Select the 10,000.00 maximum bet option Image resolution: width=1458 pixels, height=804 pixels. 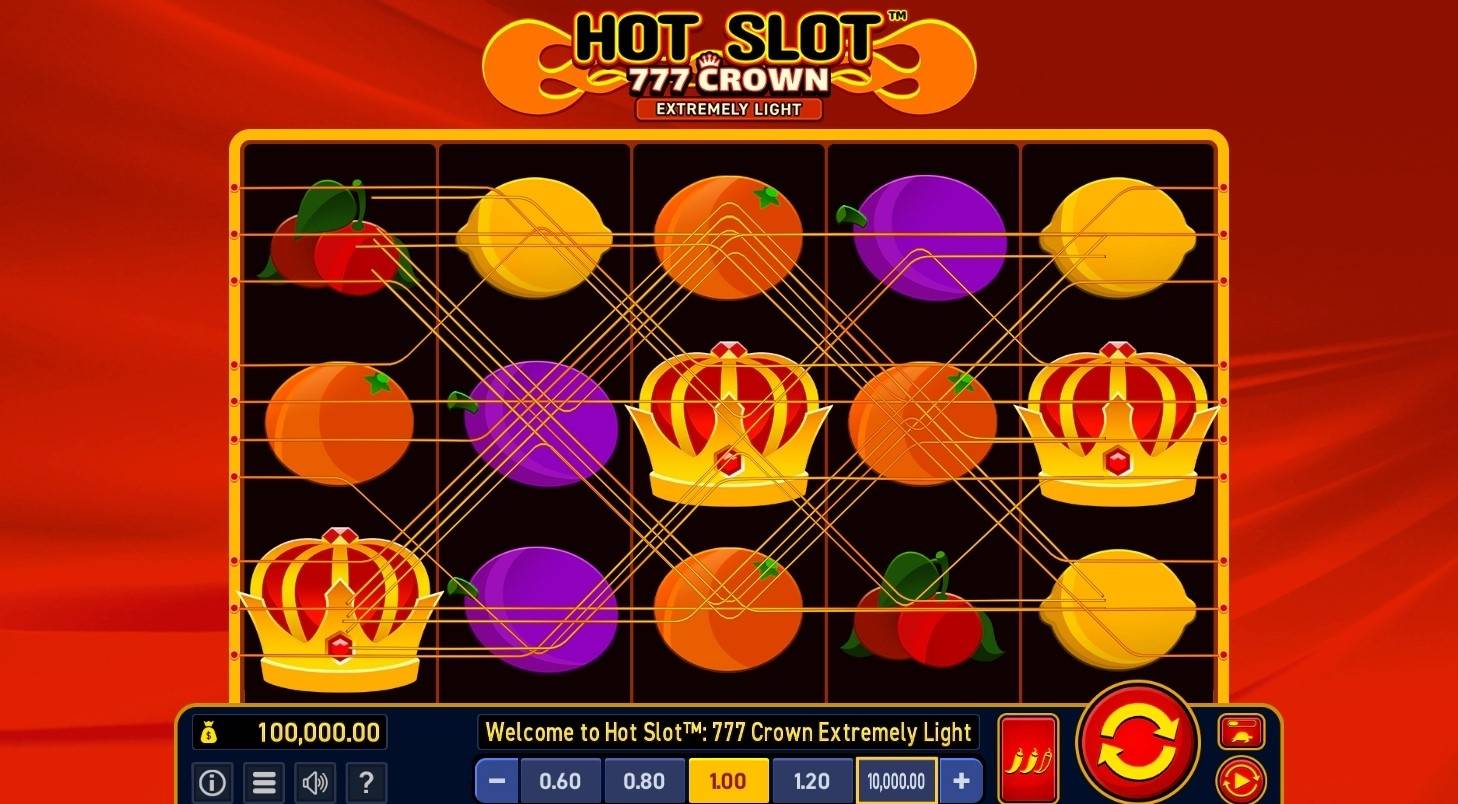(x=896, y=782)
